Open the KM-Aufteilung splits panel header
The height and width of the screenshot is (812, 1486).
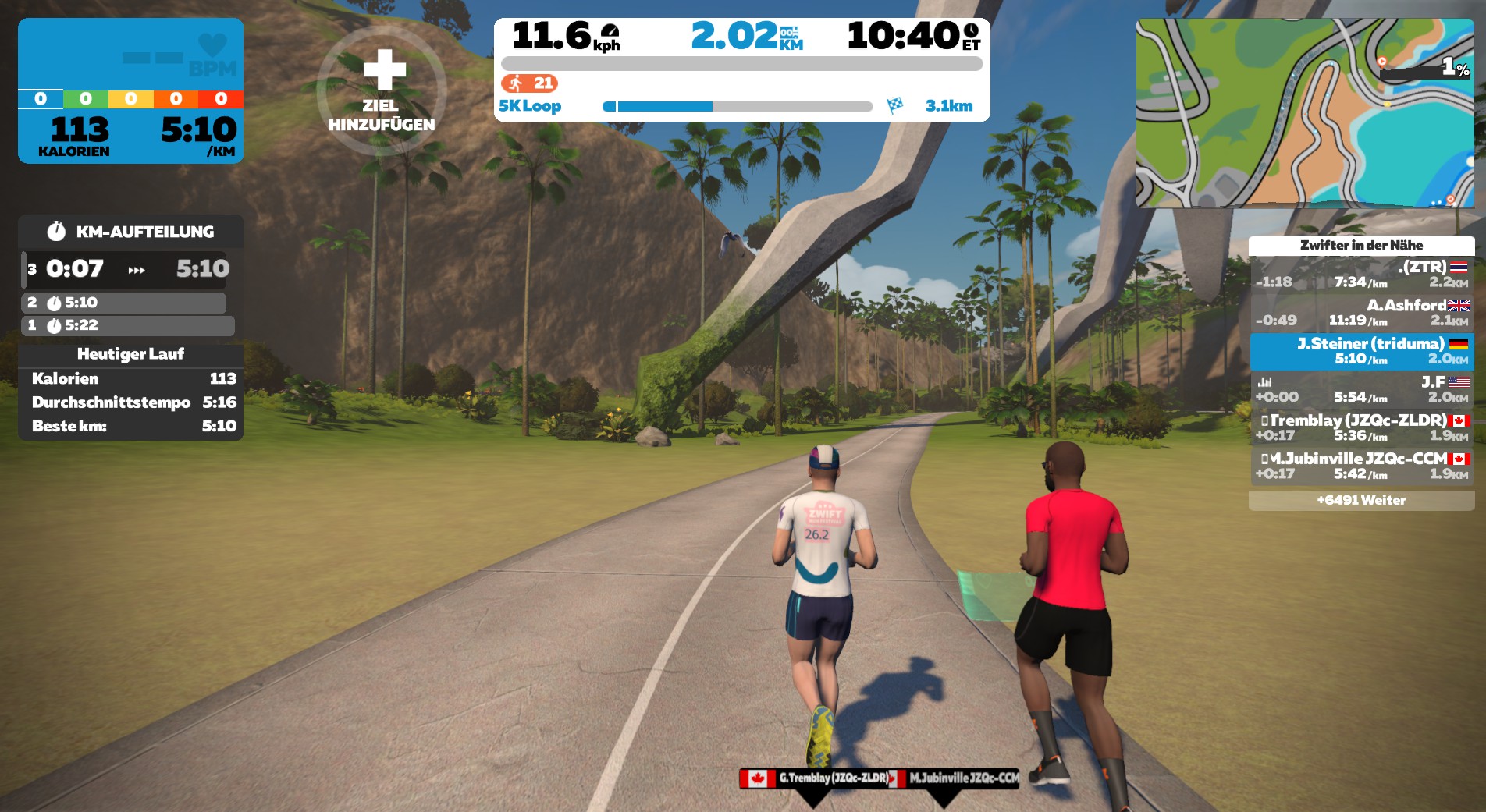pos(131,232)
